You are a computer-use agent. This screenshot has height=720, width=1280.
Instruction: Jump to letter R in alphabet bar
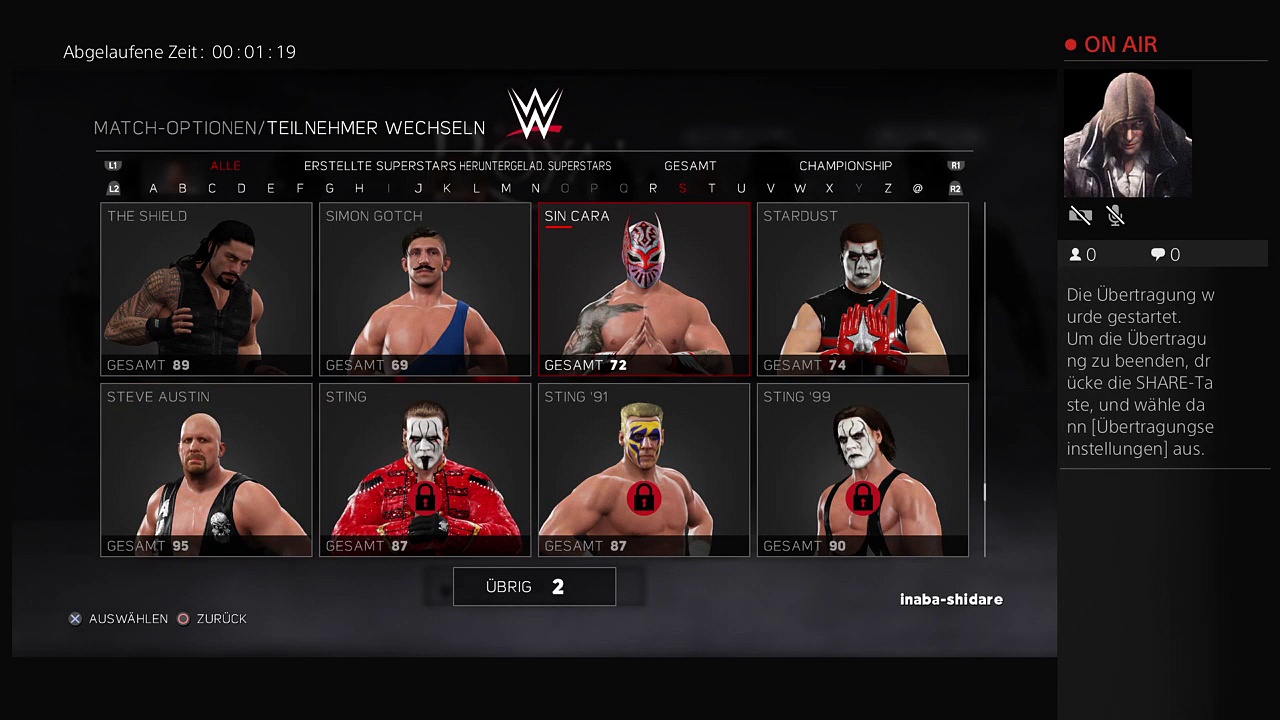point(653,188)
